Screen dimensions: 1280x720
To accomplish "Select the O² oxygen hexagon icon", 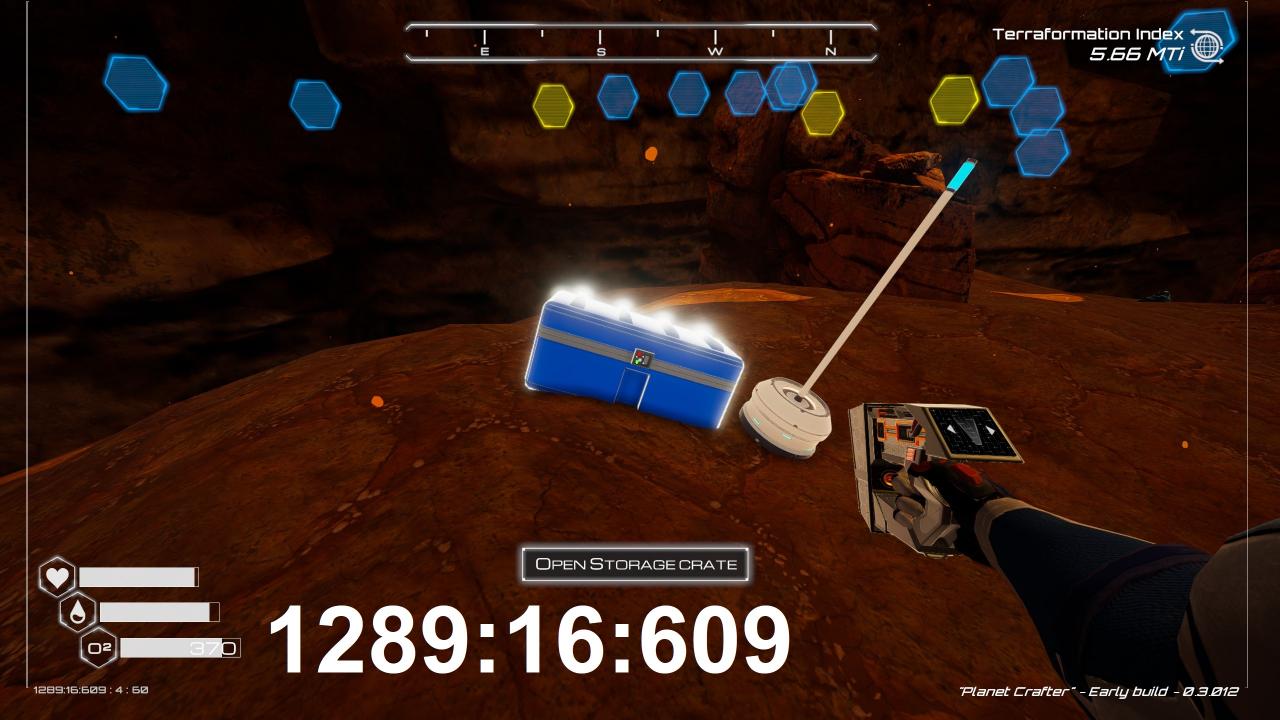I will pyautogui.click(x=99, y=648).
